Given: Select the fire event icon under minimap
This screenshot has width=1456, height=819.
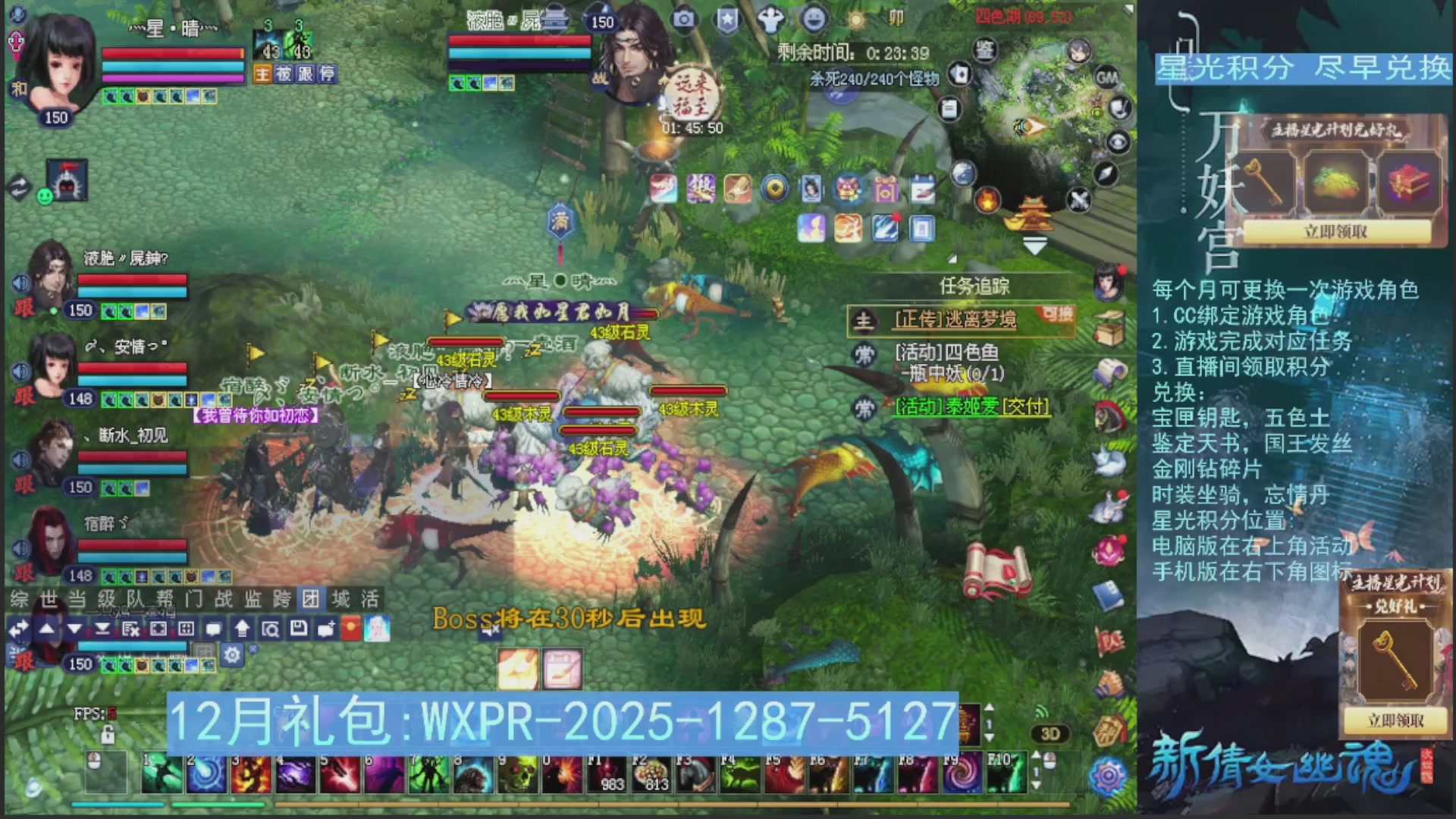Looking at the screenshot, I should [987, 202].
